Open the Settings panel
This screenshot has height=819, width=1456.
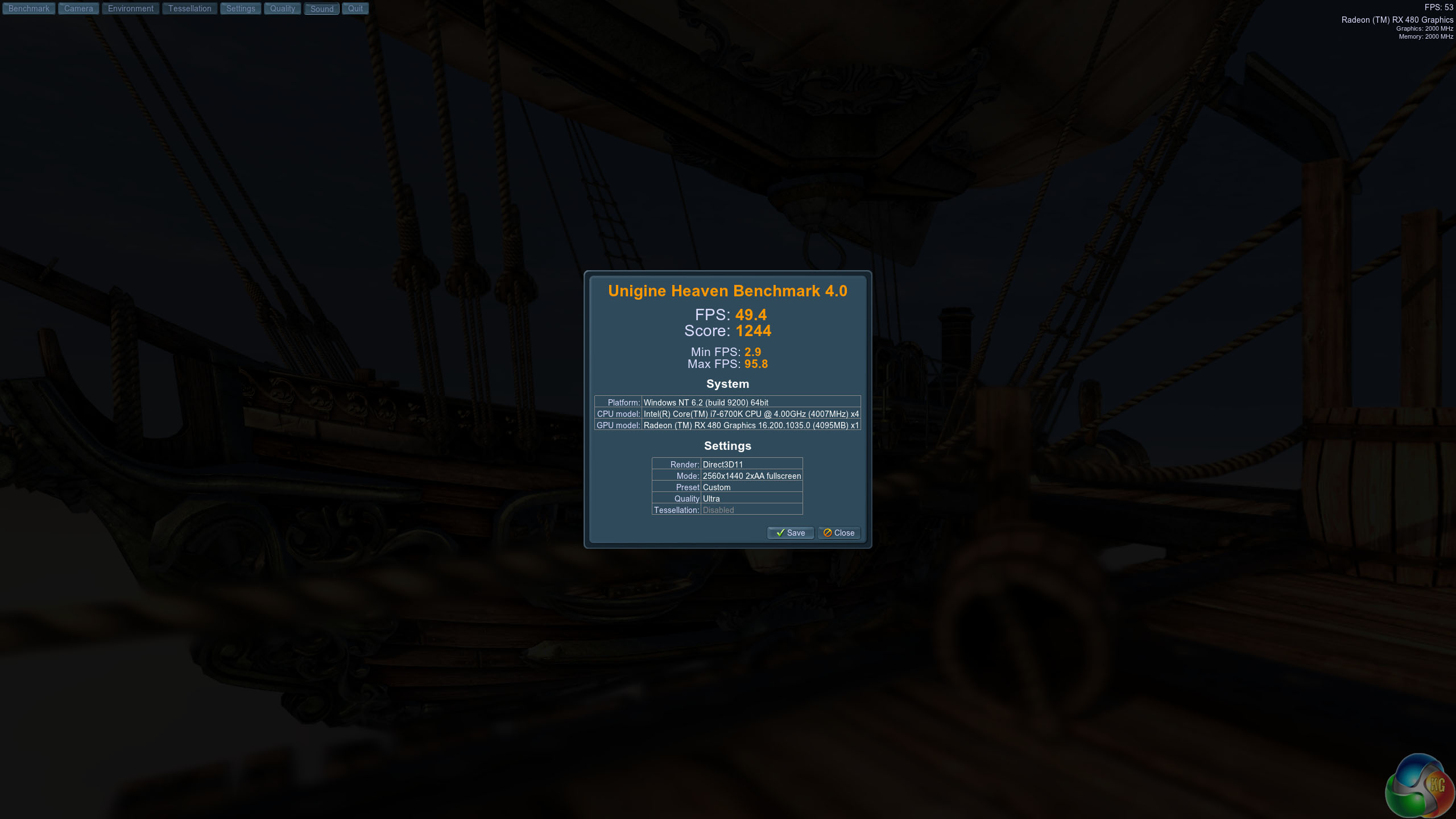[241, 9]
